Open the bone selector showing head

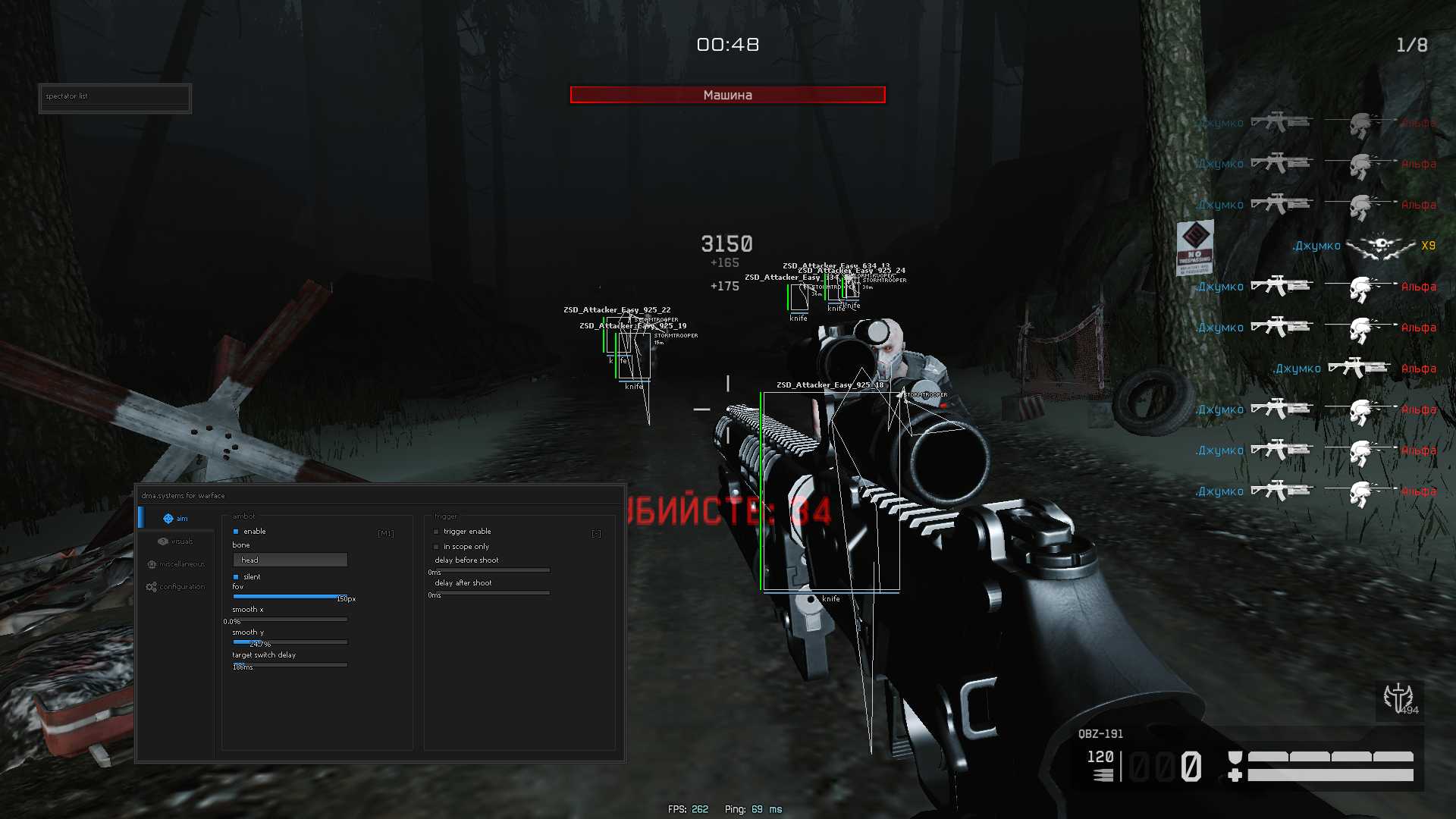click(289, 560)
